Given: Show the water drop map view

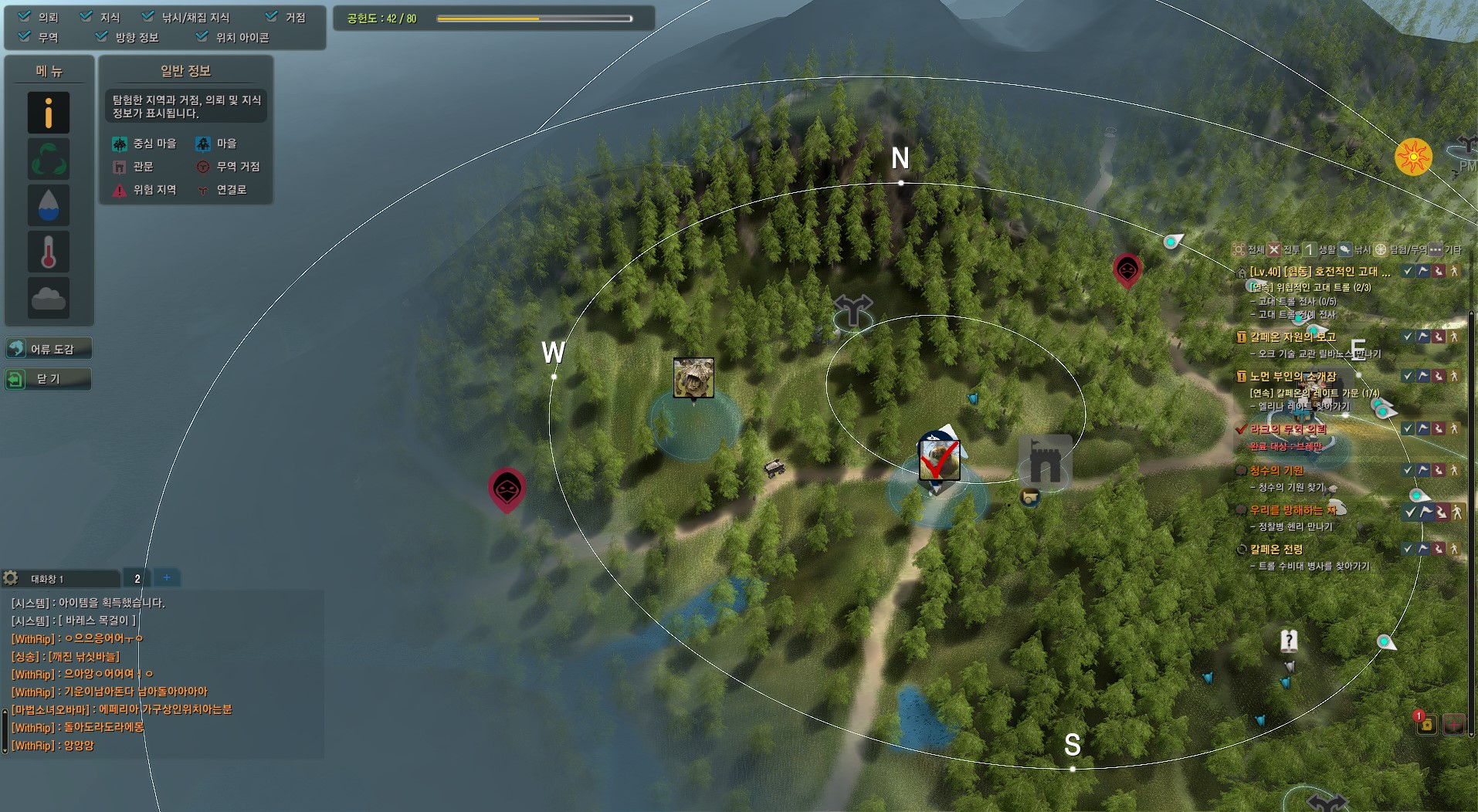Looking at the screenshot, I should (x=49, y=205).
